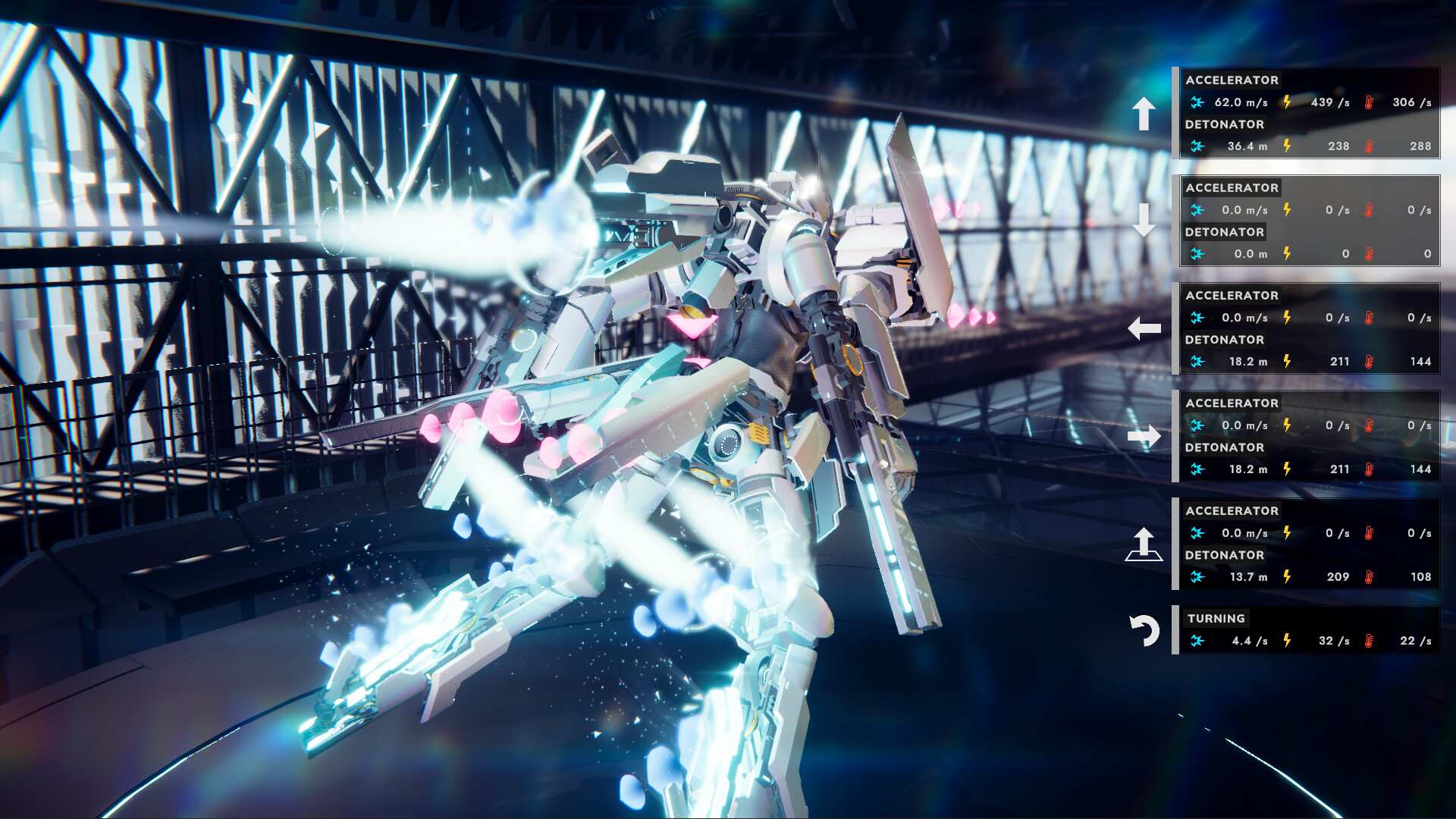Choose the left strafe stats panel
Image resolution: width=1456 pixels, height=819 pixels.
[1307, 328]
